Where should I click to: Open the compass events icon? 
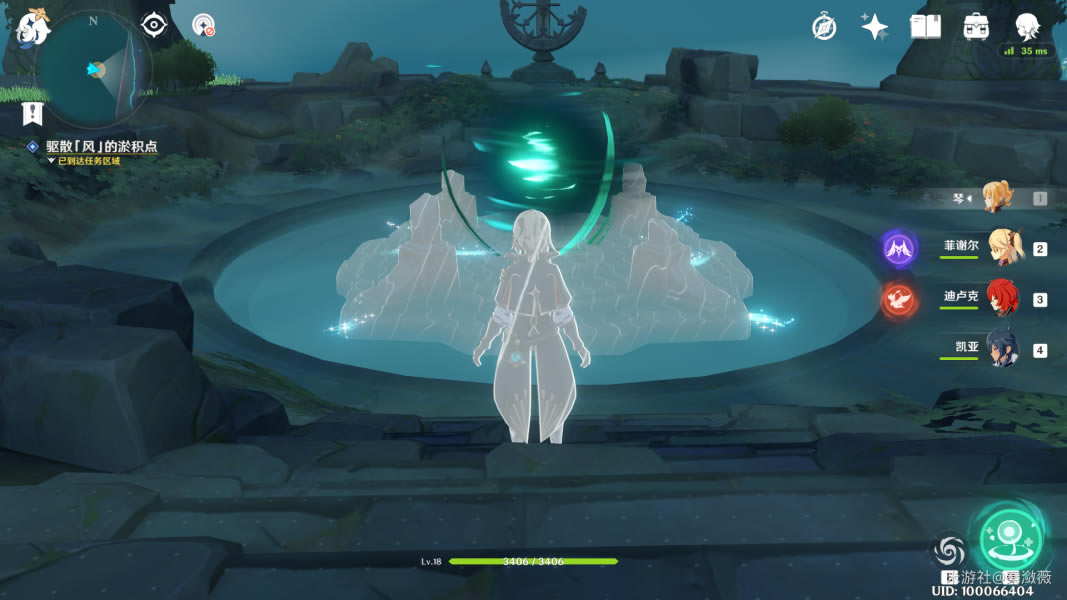pos(824,27)
